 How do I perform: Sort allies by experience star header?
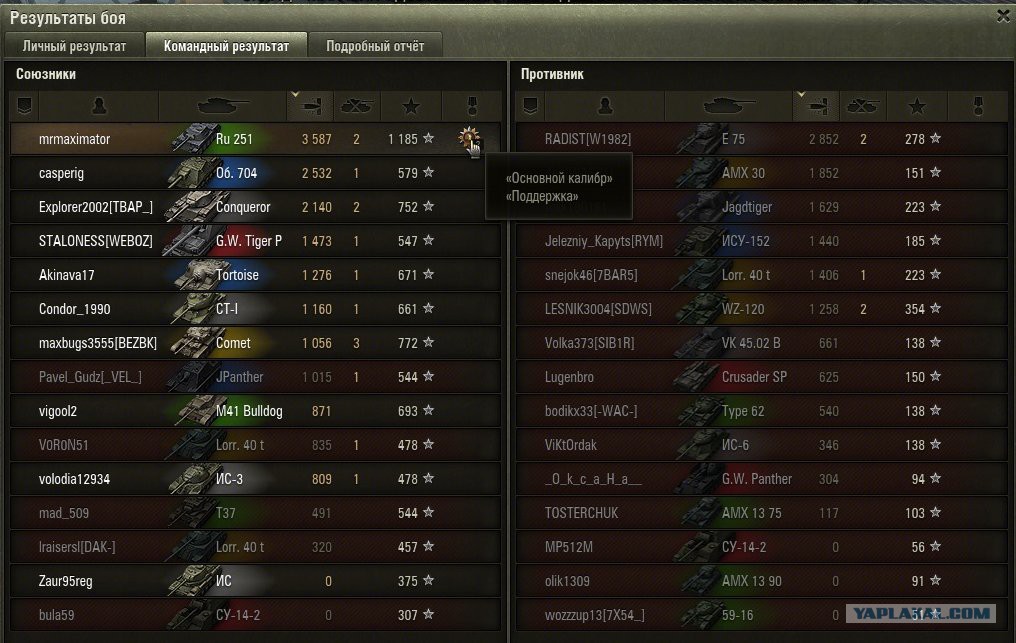coord(411,105)
